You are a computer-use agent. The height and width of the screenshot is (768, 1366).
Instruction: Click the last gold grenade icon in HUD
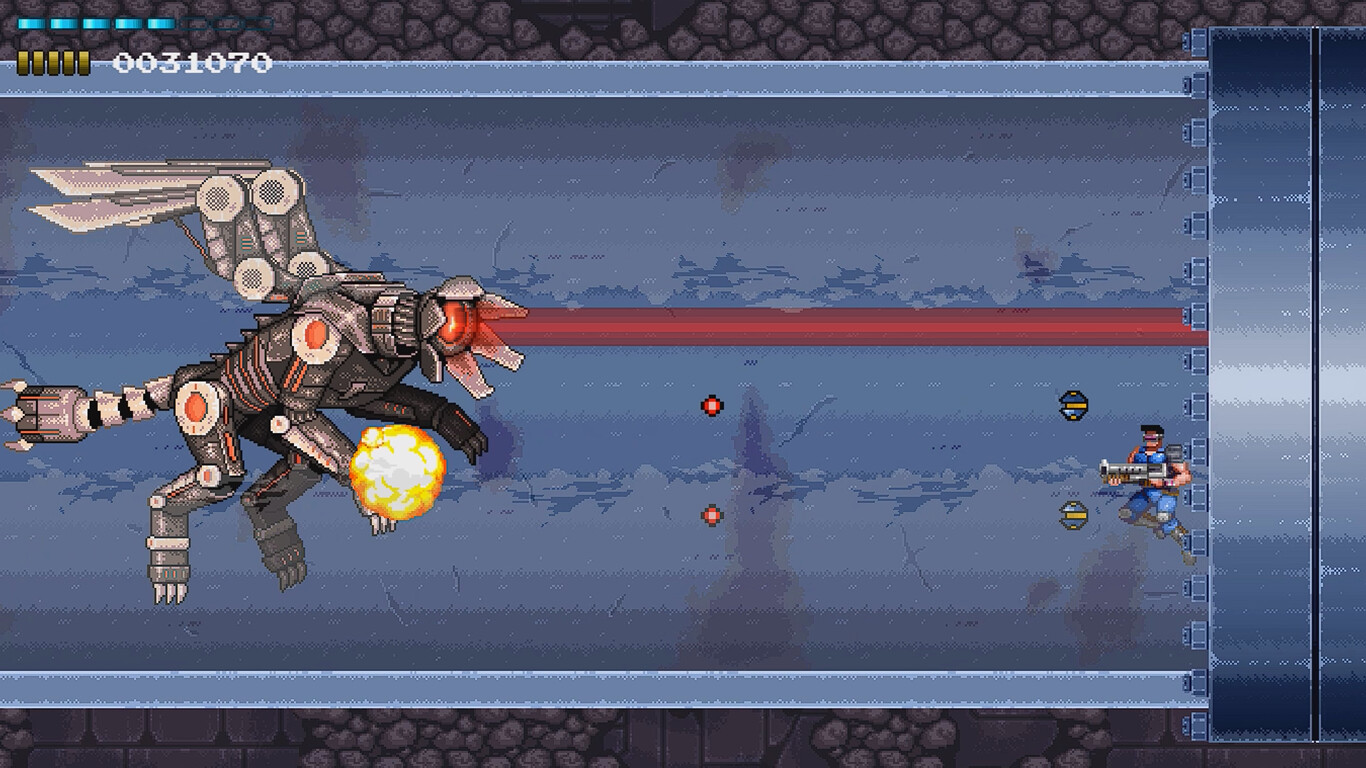point(84,62)
